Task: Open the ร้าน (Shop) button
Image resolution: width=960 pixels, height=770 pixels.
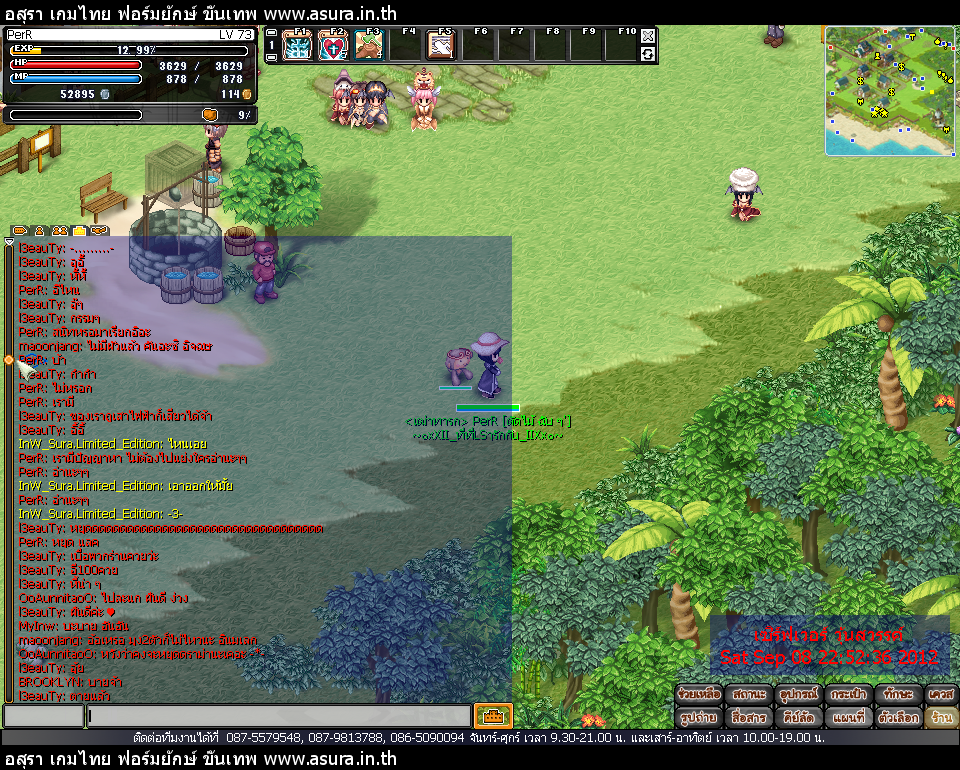Action: tap(940, 717)
